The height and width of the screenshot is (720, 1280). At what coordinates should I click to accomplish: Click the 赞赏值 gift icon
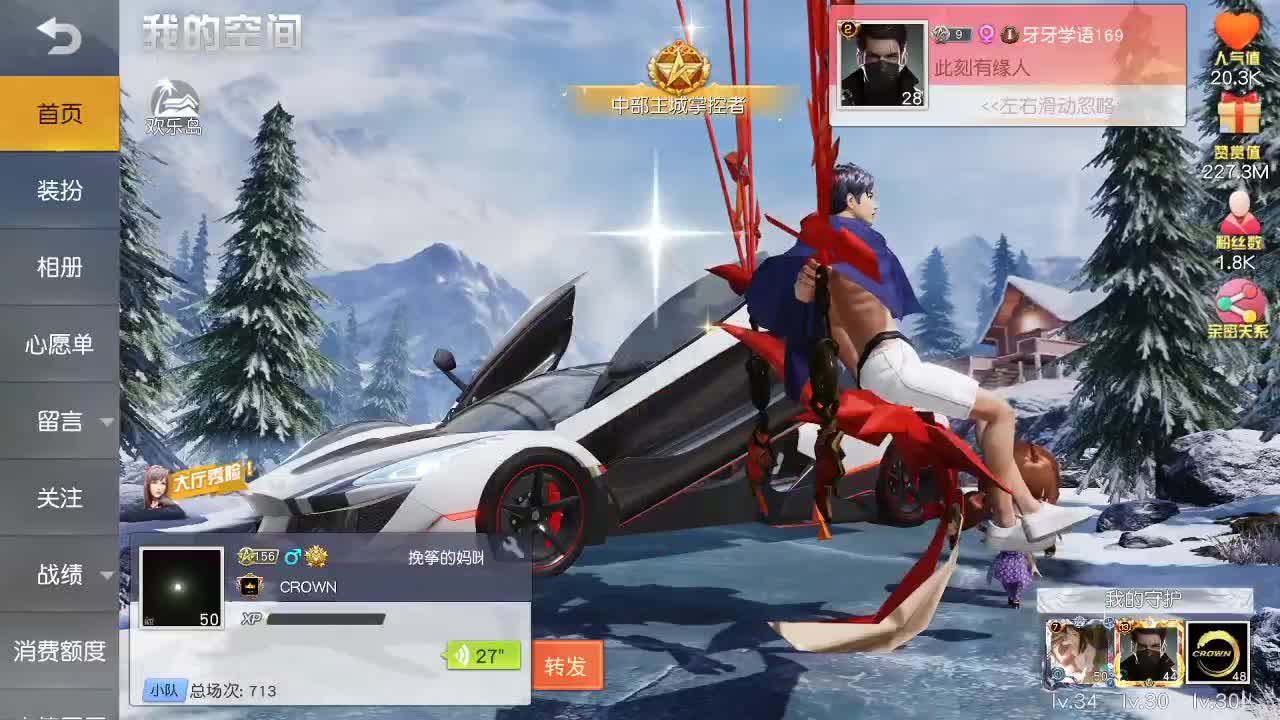1238,113
